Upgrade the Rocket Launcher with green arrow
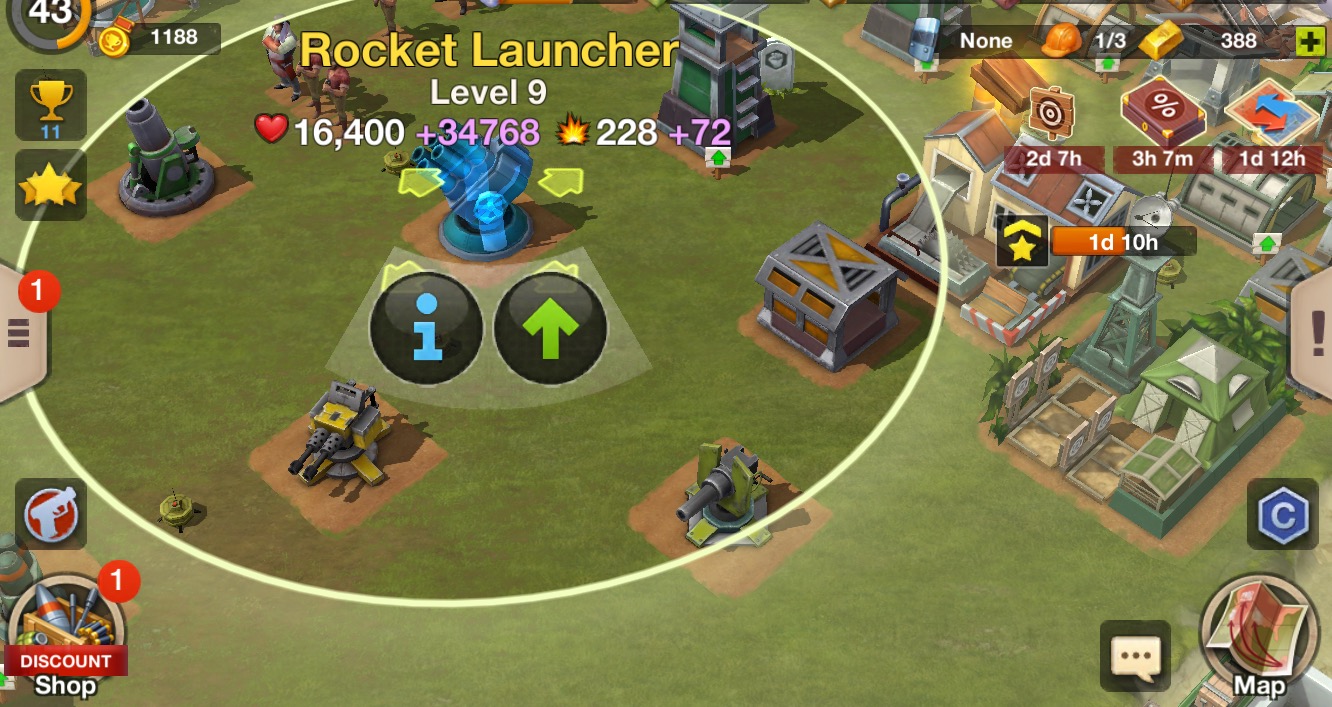1332x707 pixels. coord(550,329)
